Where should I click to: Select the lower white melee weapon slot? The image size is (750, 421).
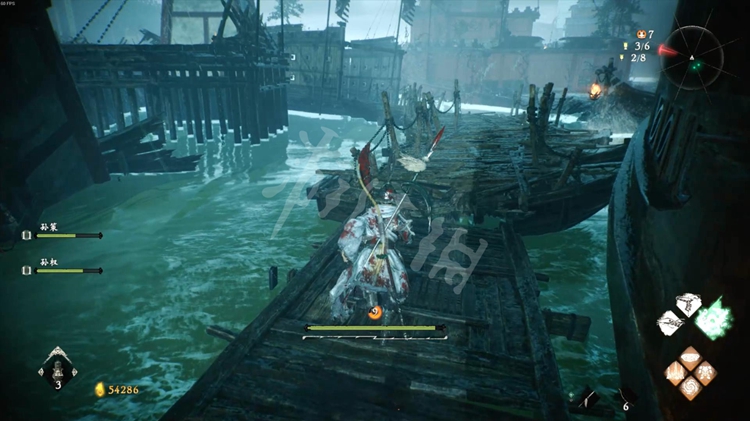point(671,323)
